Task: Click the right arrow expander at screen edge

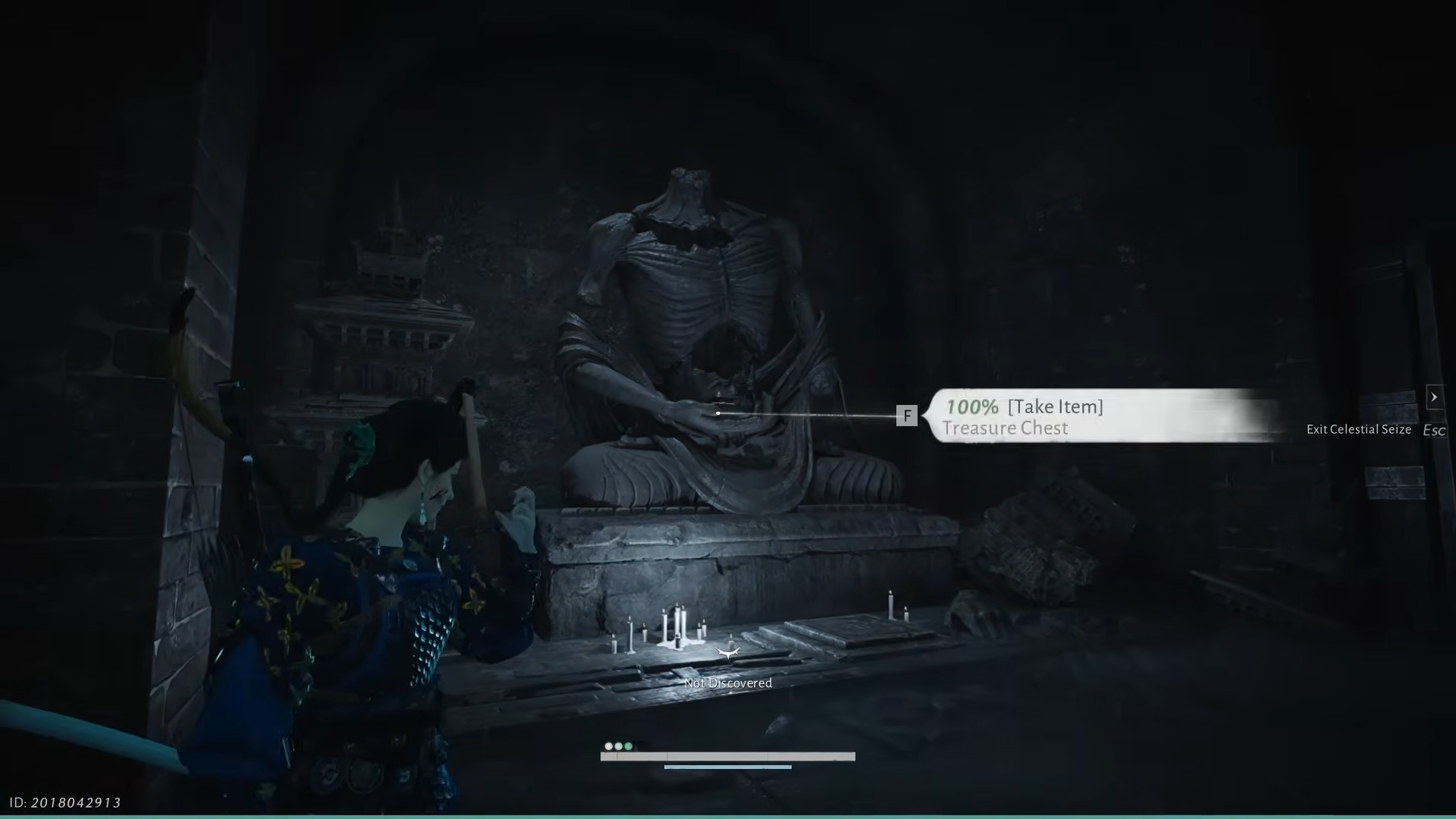Action: tap(1433, 397)
